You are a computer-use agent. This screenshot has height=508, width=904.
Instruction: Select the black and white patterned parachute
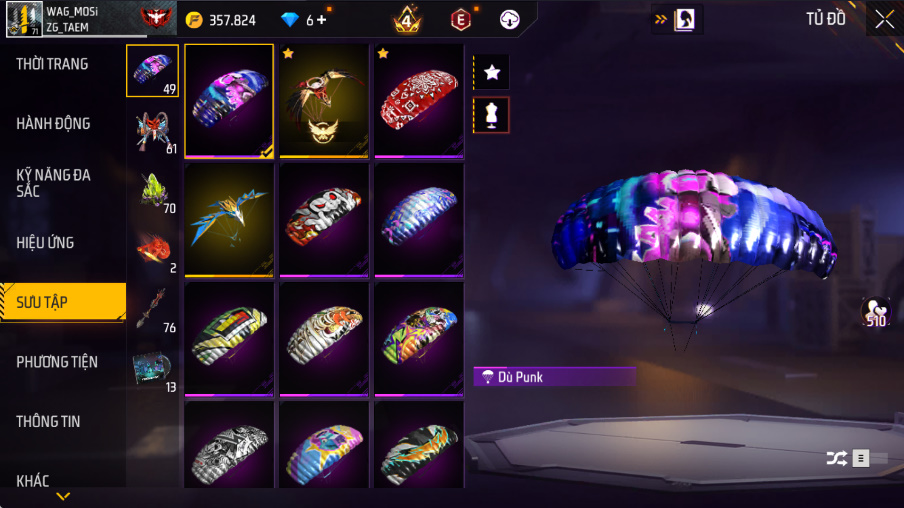tap(229, 445)
